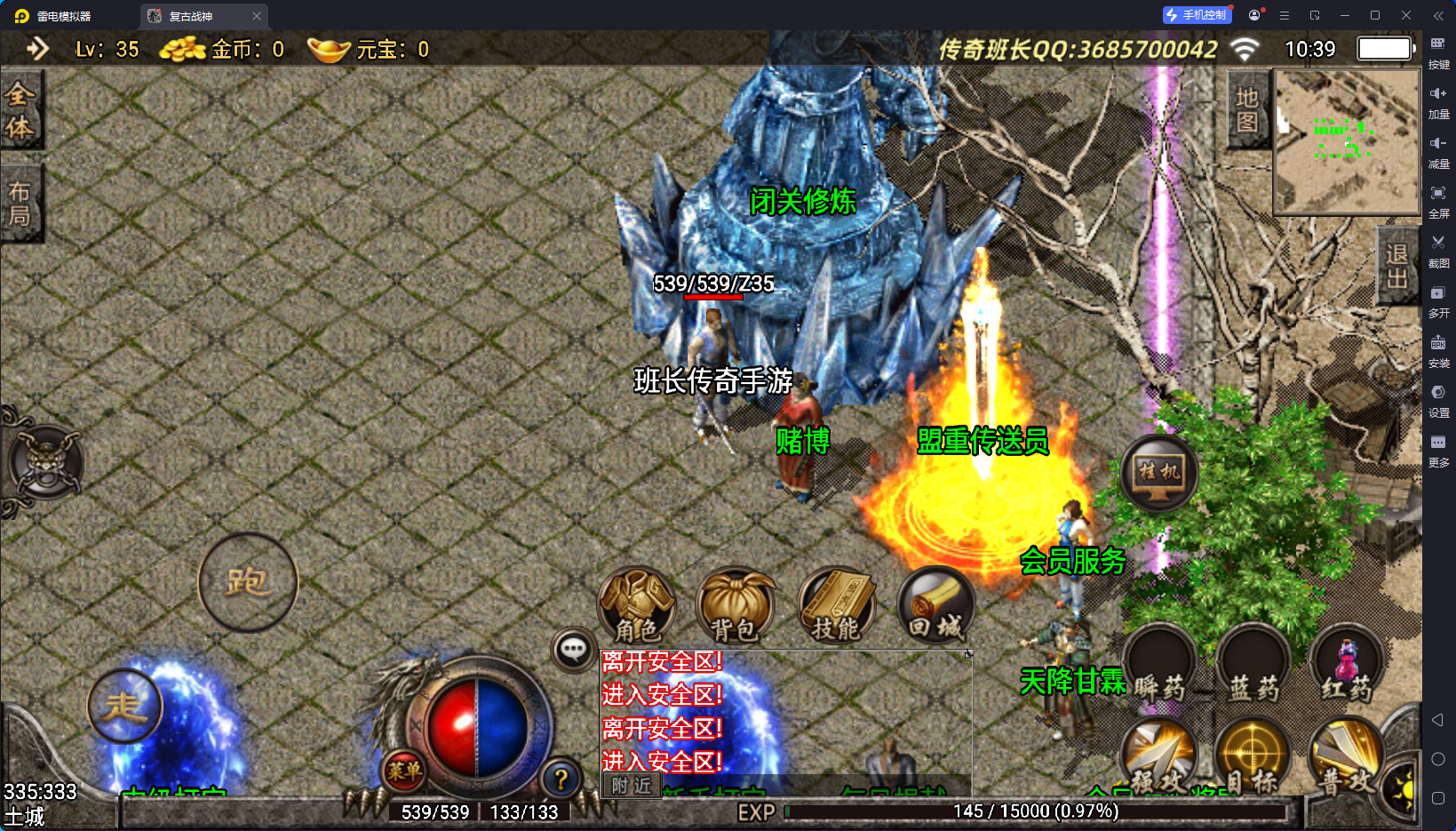Use the 红药 red potion slot
Image resolution: width=1456 pixels, height=831 pixels.
coord(1346,665)
